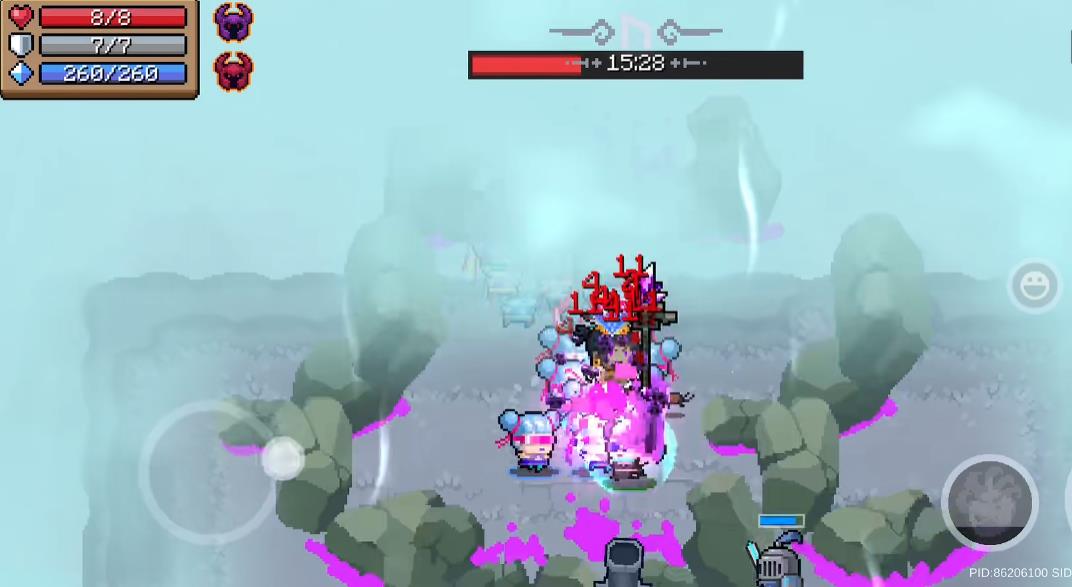Open the smiley face emote button
The image size is (1072, 587).
tap(1035, 286)
